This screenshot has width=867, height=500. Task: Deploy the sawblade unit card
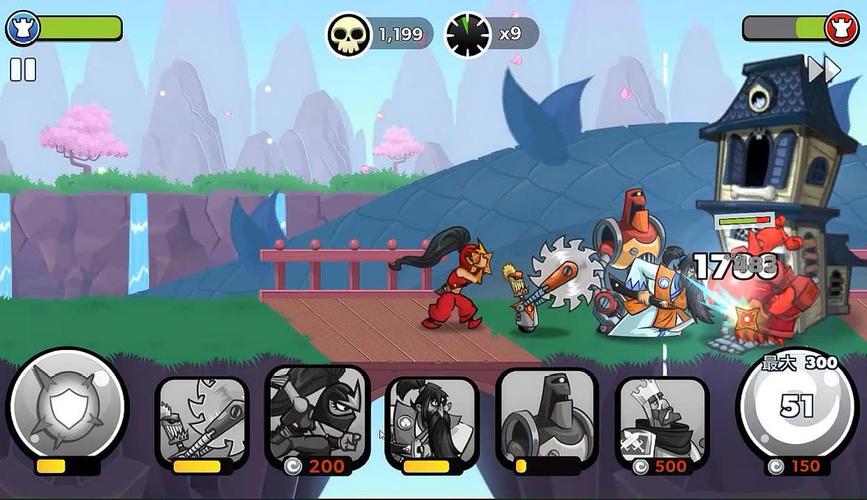click(x=203, y=419)
